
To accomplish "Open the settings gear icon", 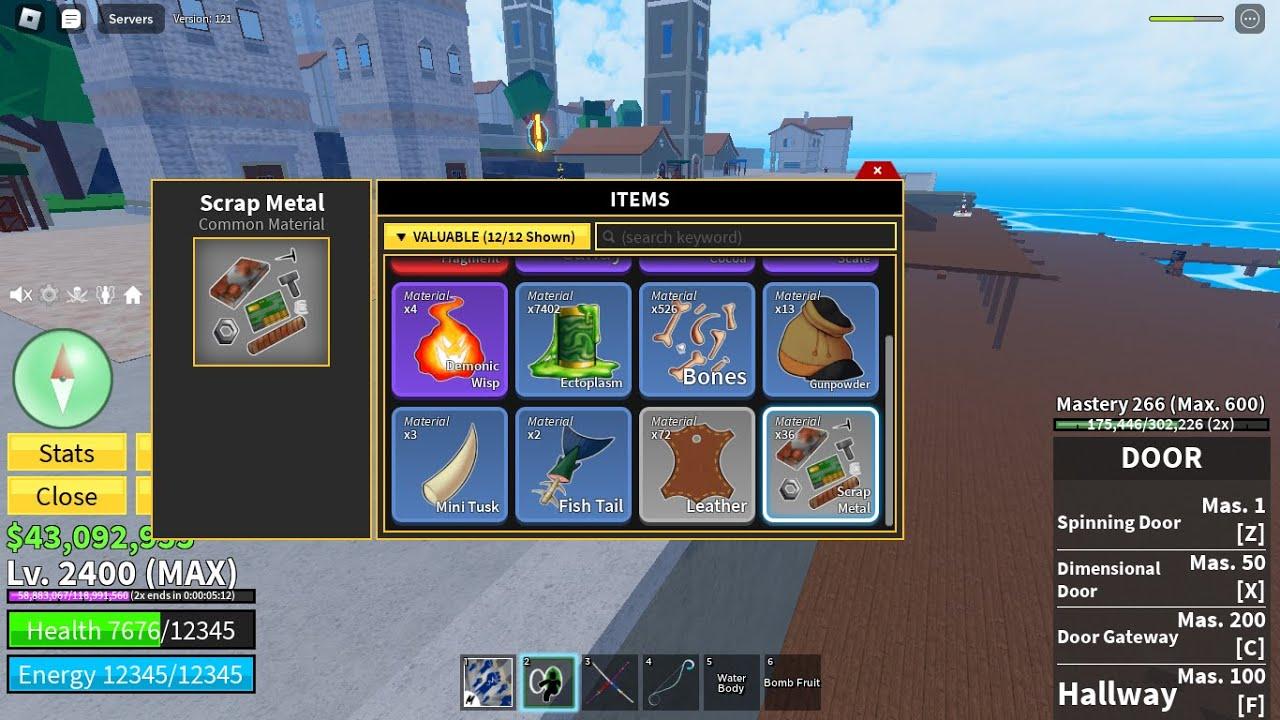I will tap(48, 295).
